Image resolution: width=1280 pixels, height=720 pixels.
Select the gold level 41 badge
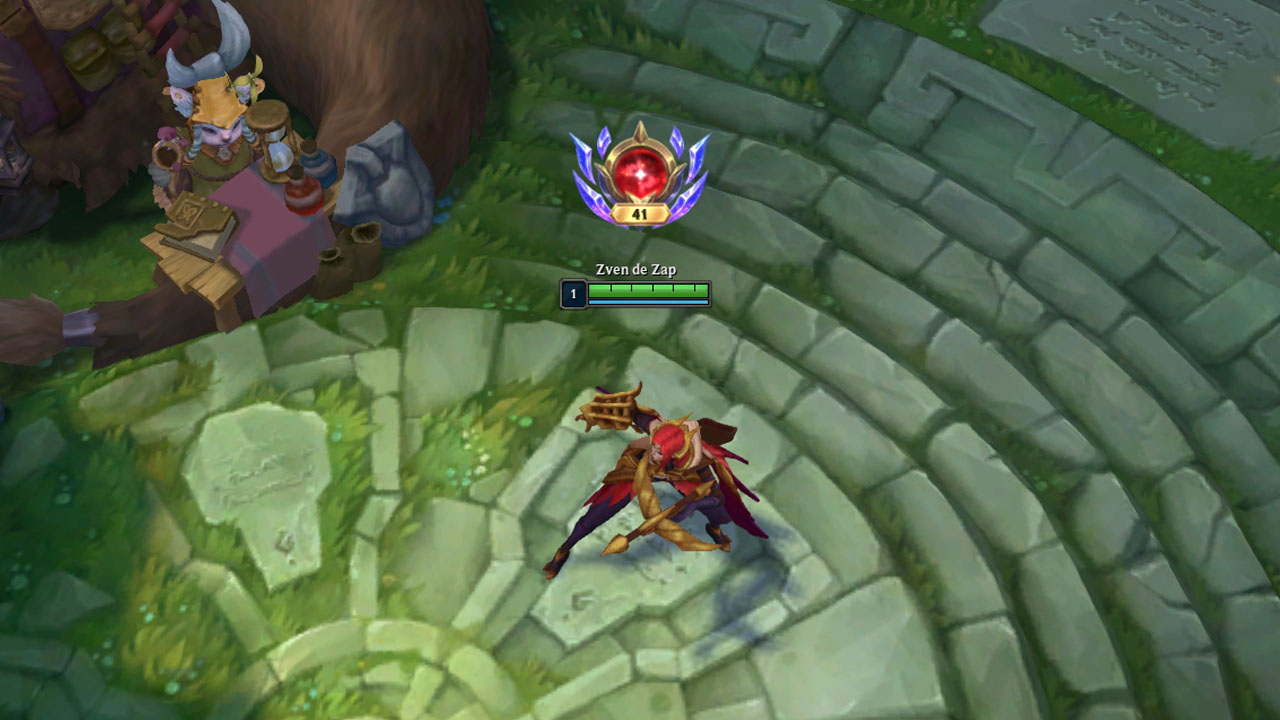click(640, 212)
